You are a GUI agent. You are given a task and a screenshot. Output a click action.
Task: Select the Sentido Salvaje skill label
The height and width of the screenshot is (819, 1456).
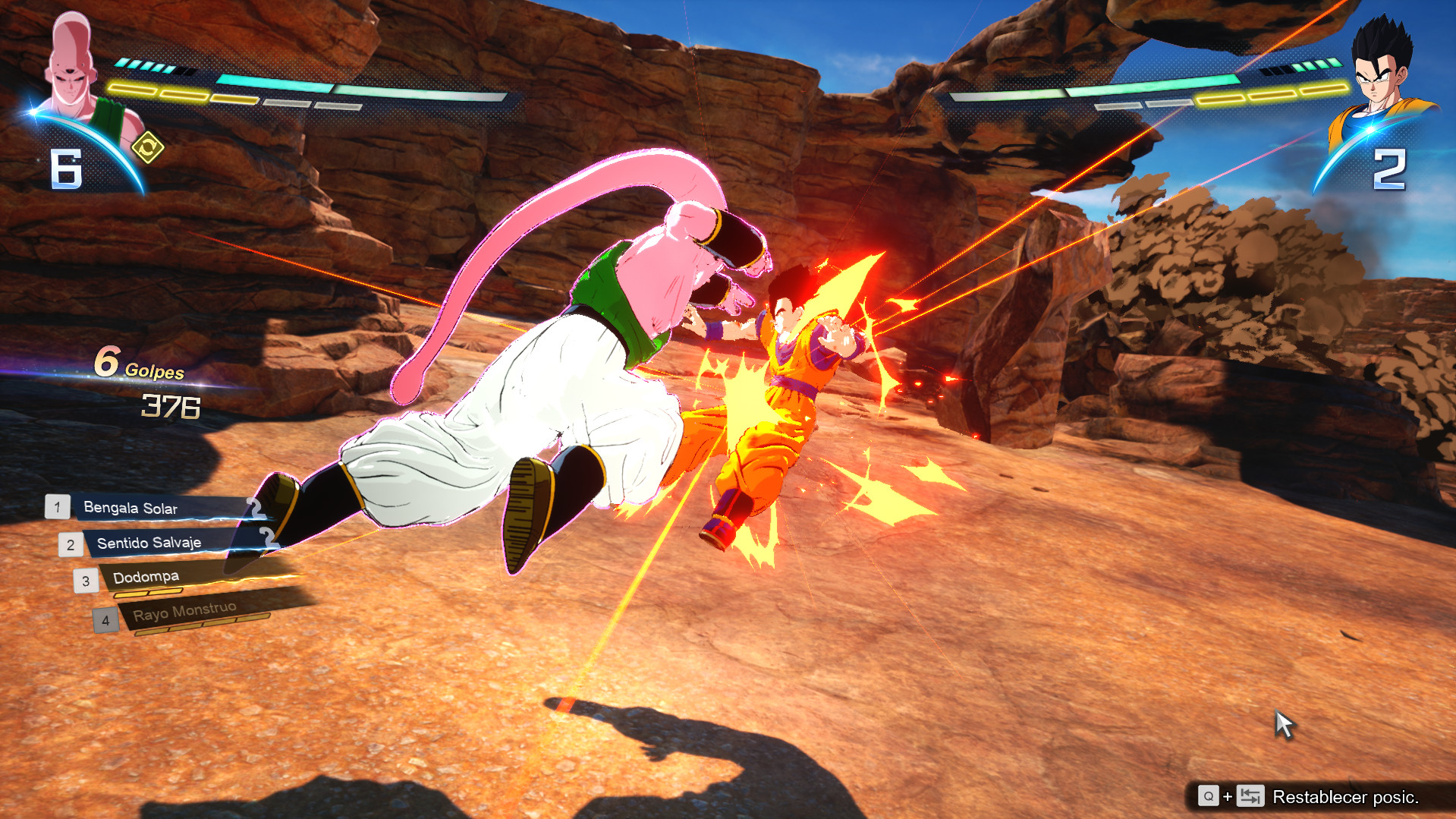click(148, 543)
